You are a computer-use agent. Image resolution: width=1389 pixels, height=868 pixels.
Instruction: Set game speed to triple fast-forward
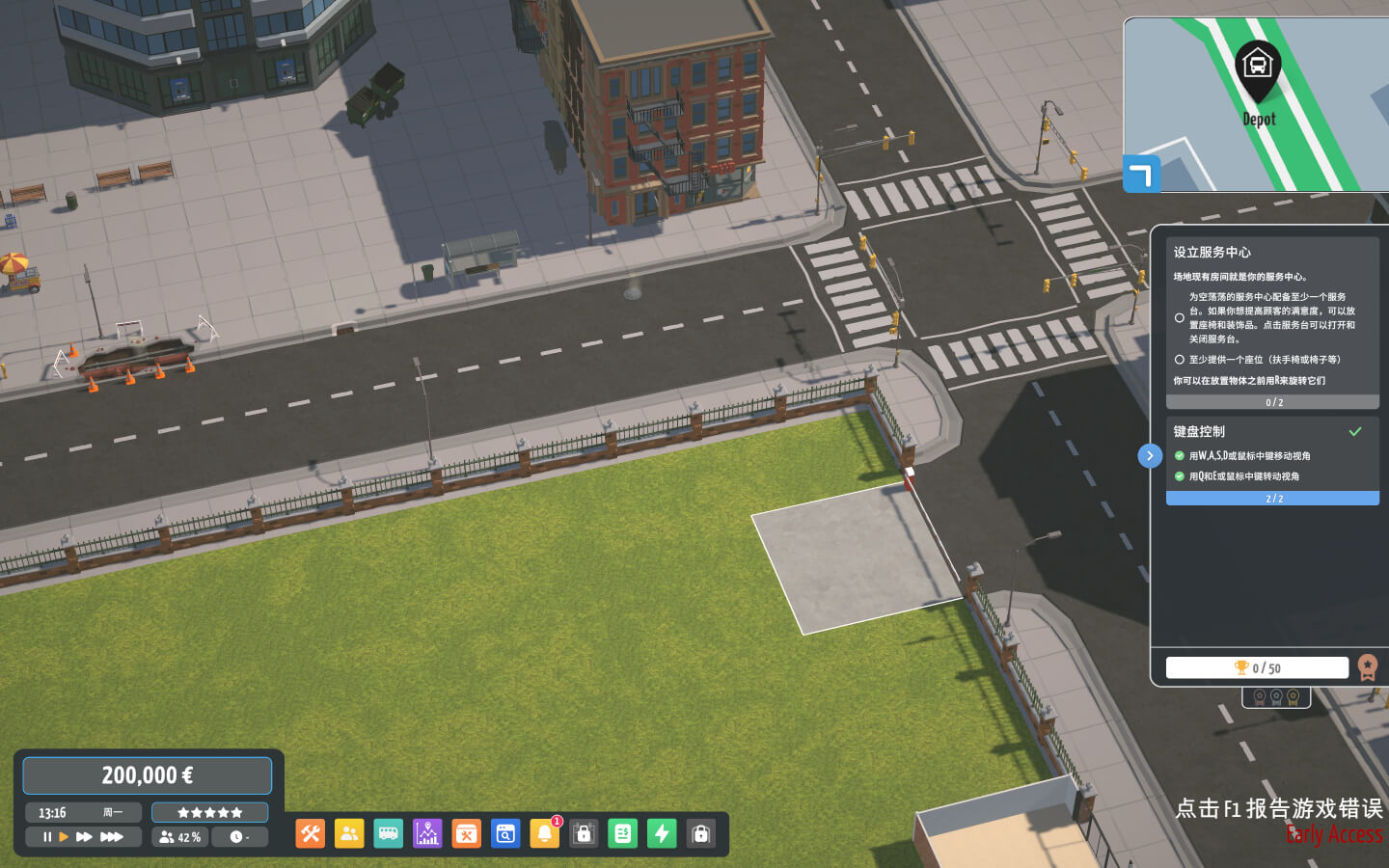[x=112, y=837]
